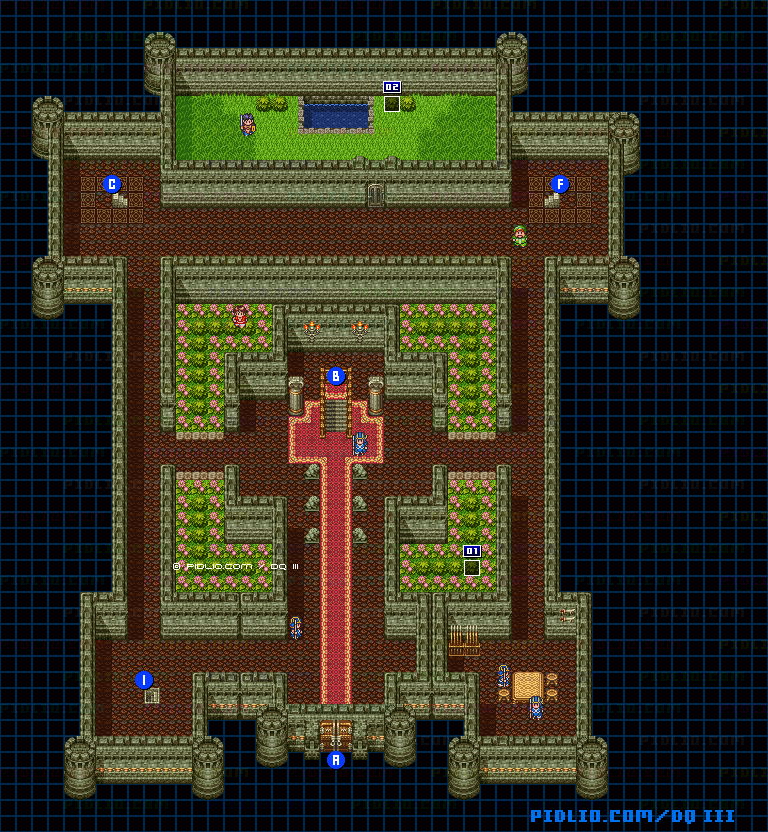Click item marker 02 beside the pond
This screenshot has height=832, width=768.
(x=392, y=88)
